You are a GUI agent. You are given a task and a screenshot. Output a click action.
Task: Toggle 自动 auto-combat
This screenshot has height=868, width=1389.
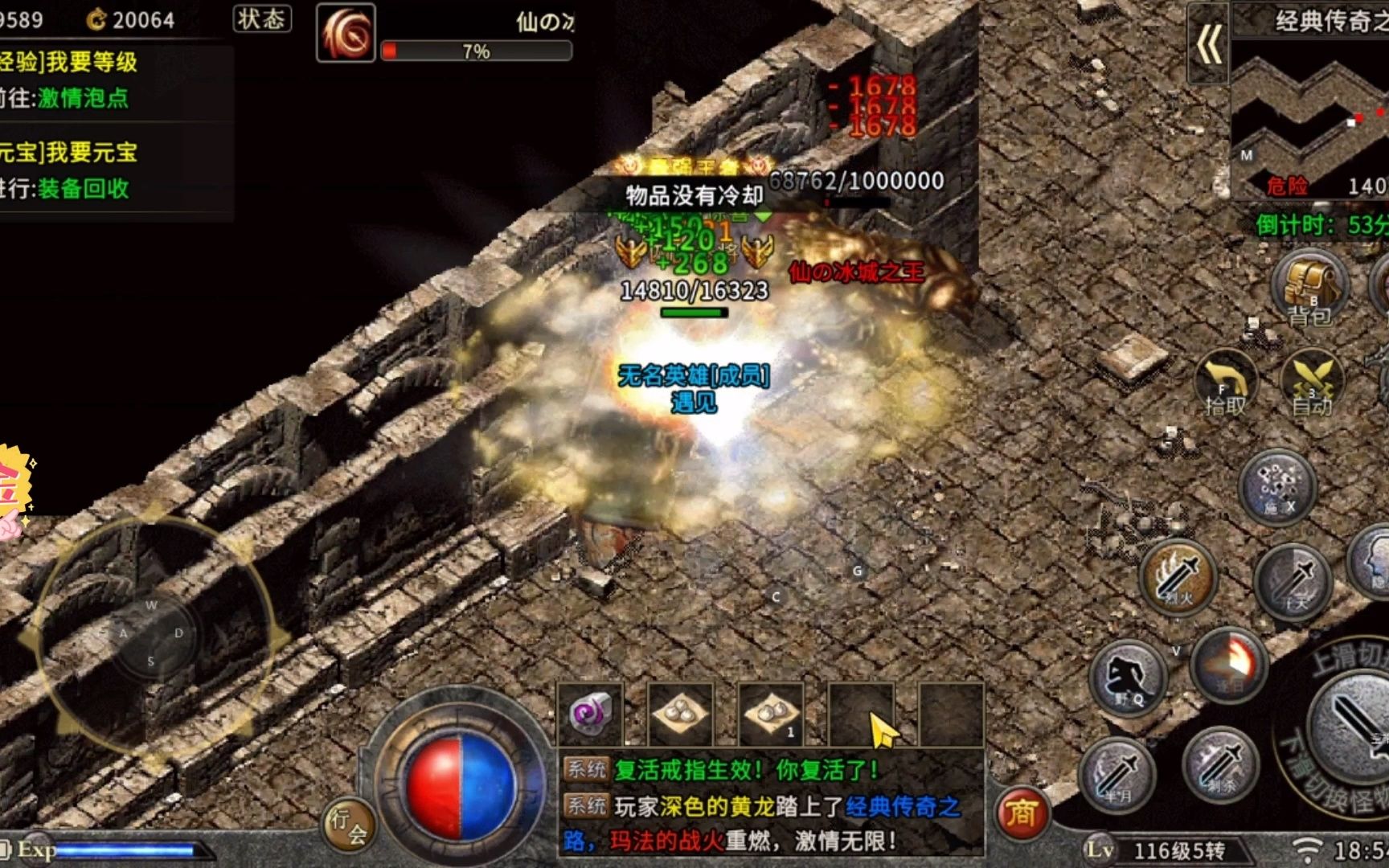(1312, 386)
